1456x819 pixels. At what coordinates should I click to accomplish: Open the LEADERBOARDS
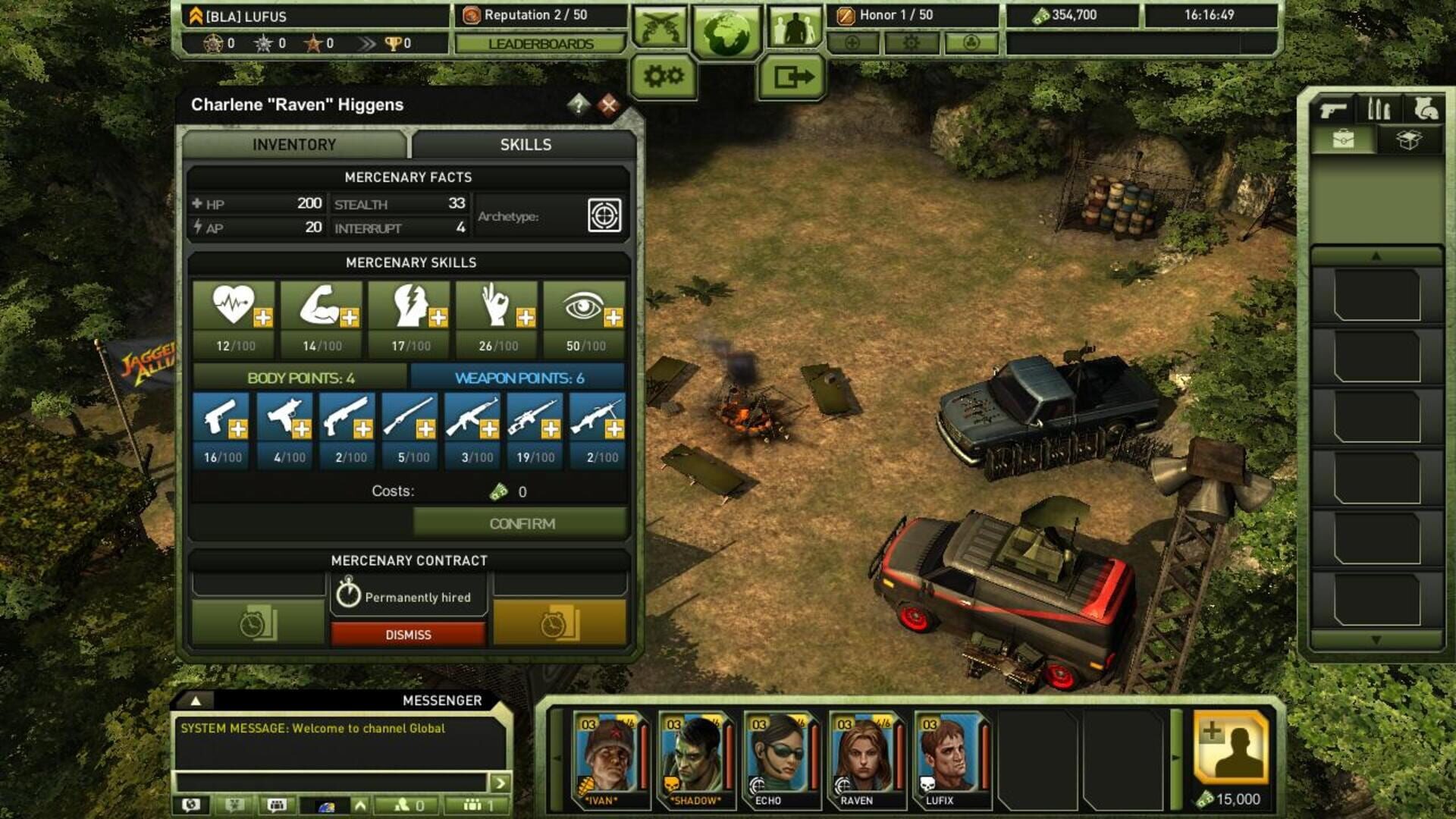click(540, 45)
